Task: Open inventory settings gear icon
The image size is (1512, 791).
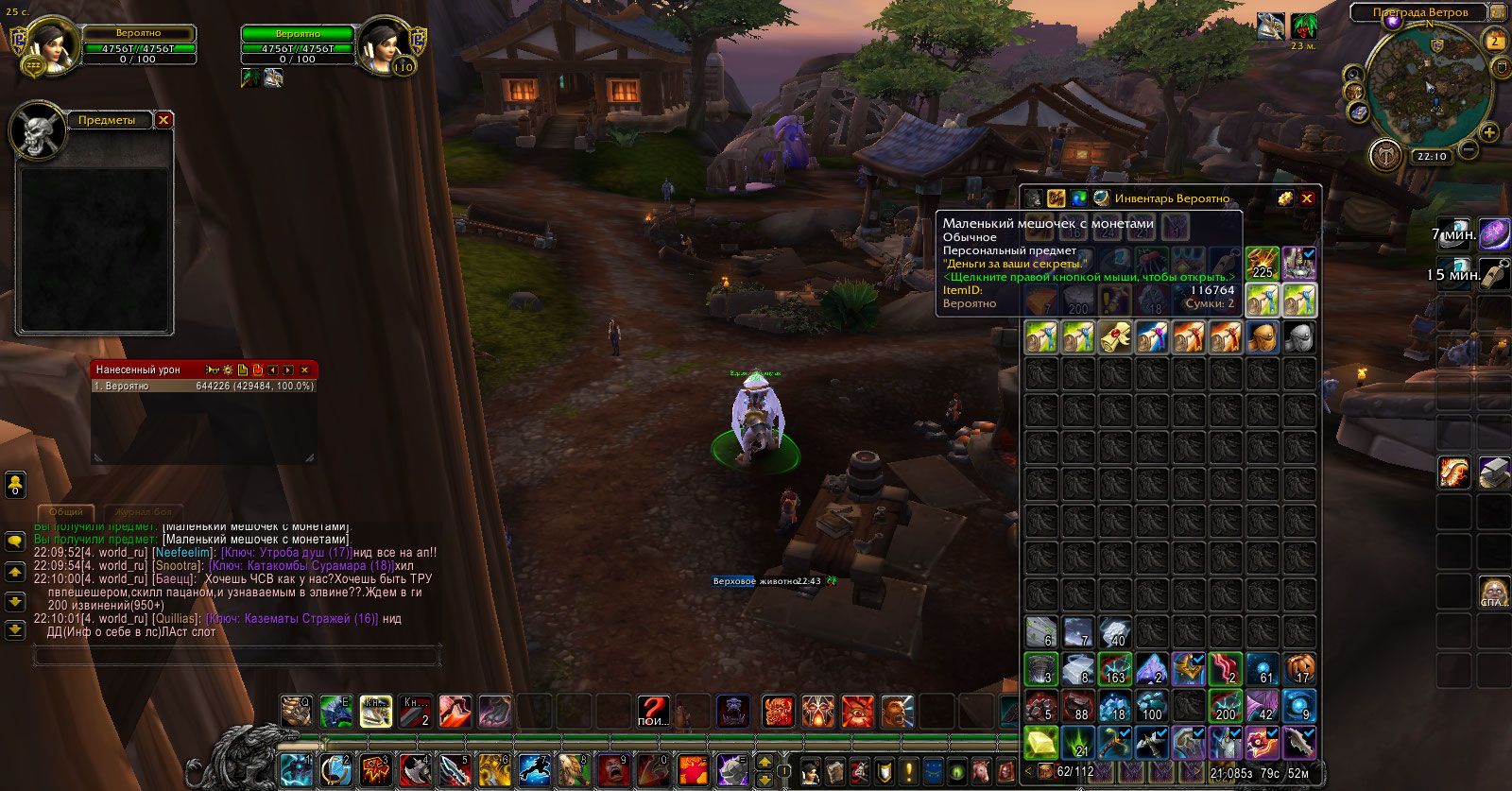Action: pos(1285,198)
